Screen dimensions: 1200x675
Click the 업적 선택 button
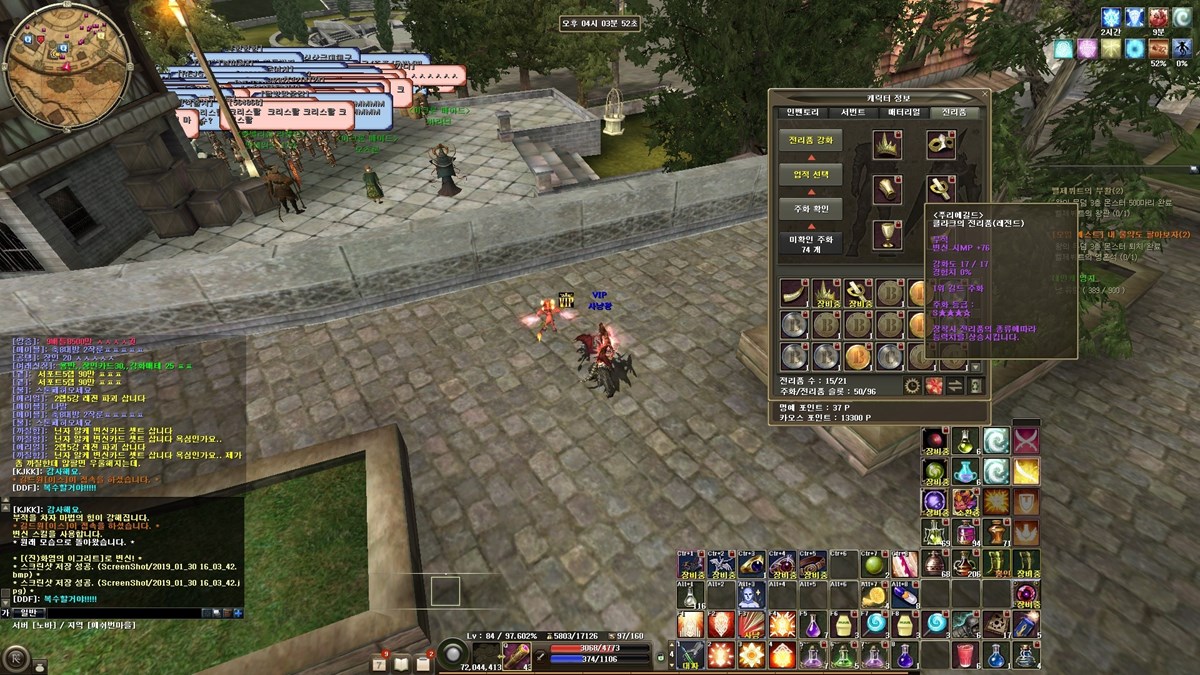(x=810, y=175)
